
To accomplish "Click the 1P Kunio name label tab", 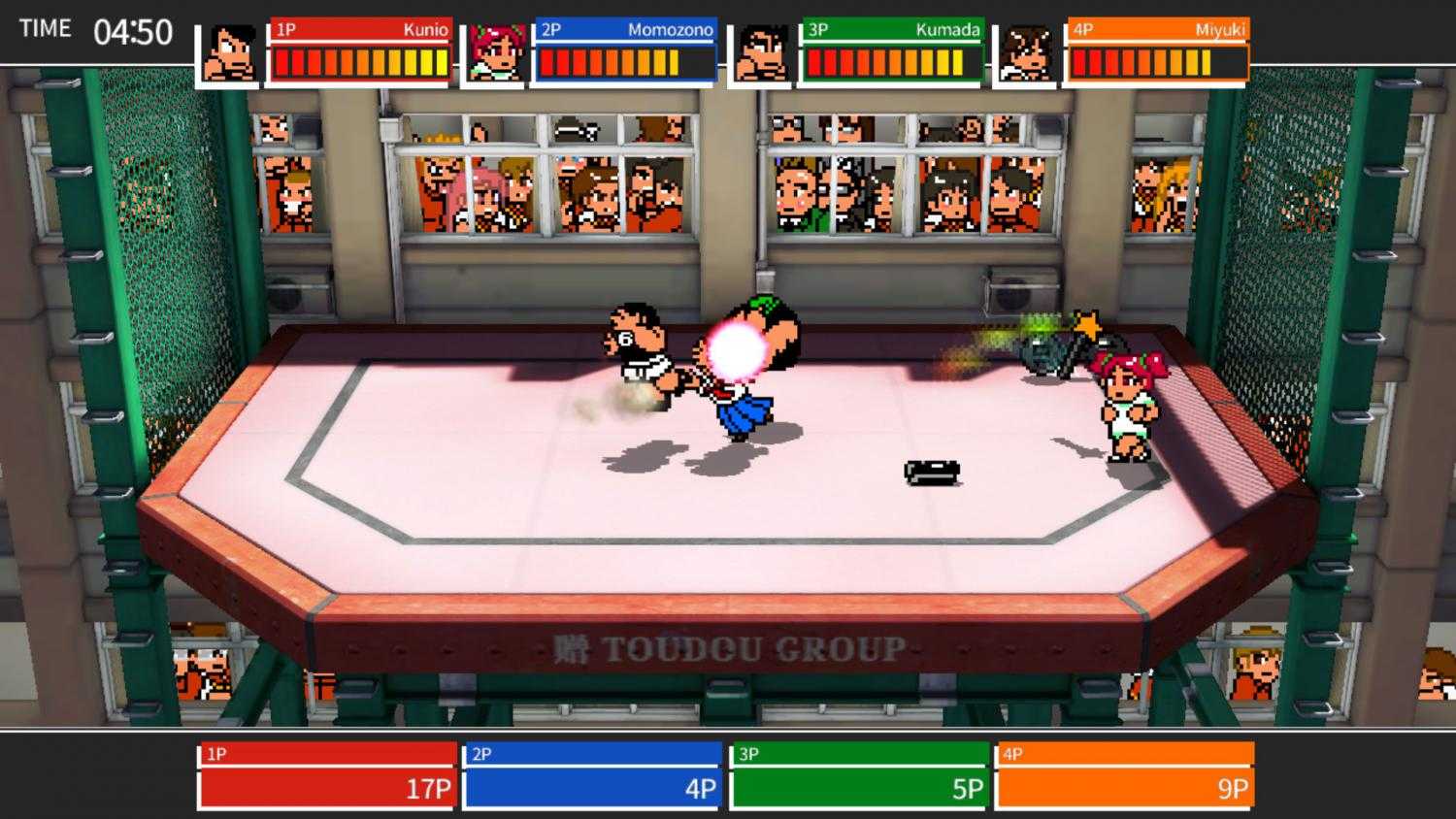I will pos(359,30).
